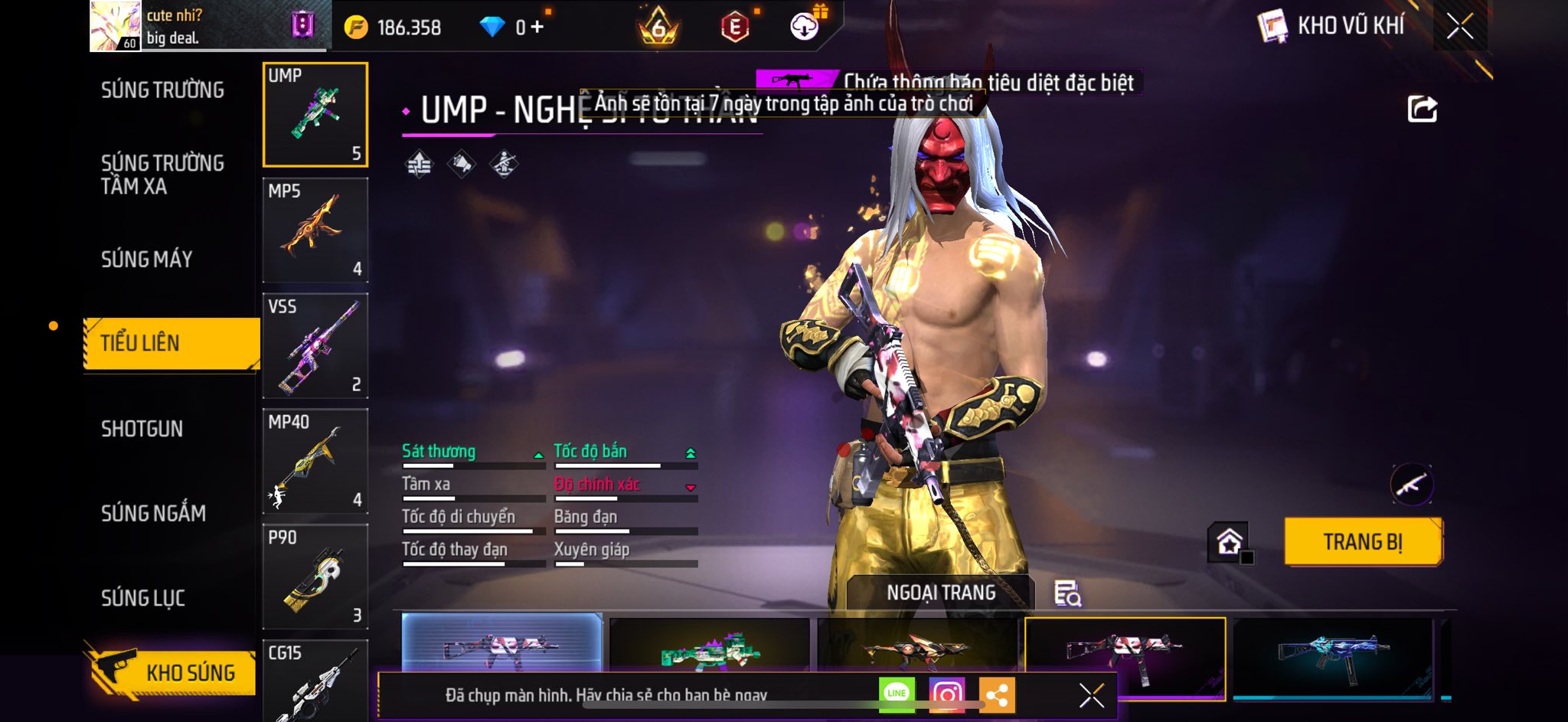Click the share arrow icon

pyautogui.click(x=1422, y=109)
